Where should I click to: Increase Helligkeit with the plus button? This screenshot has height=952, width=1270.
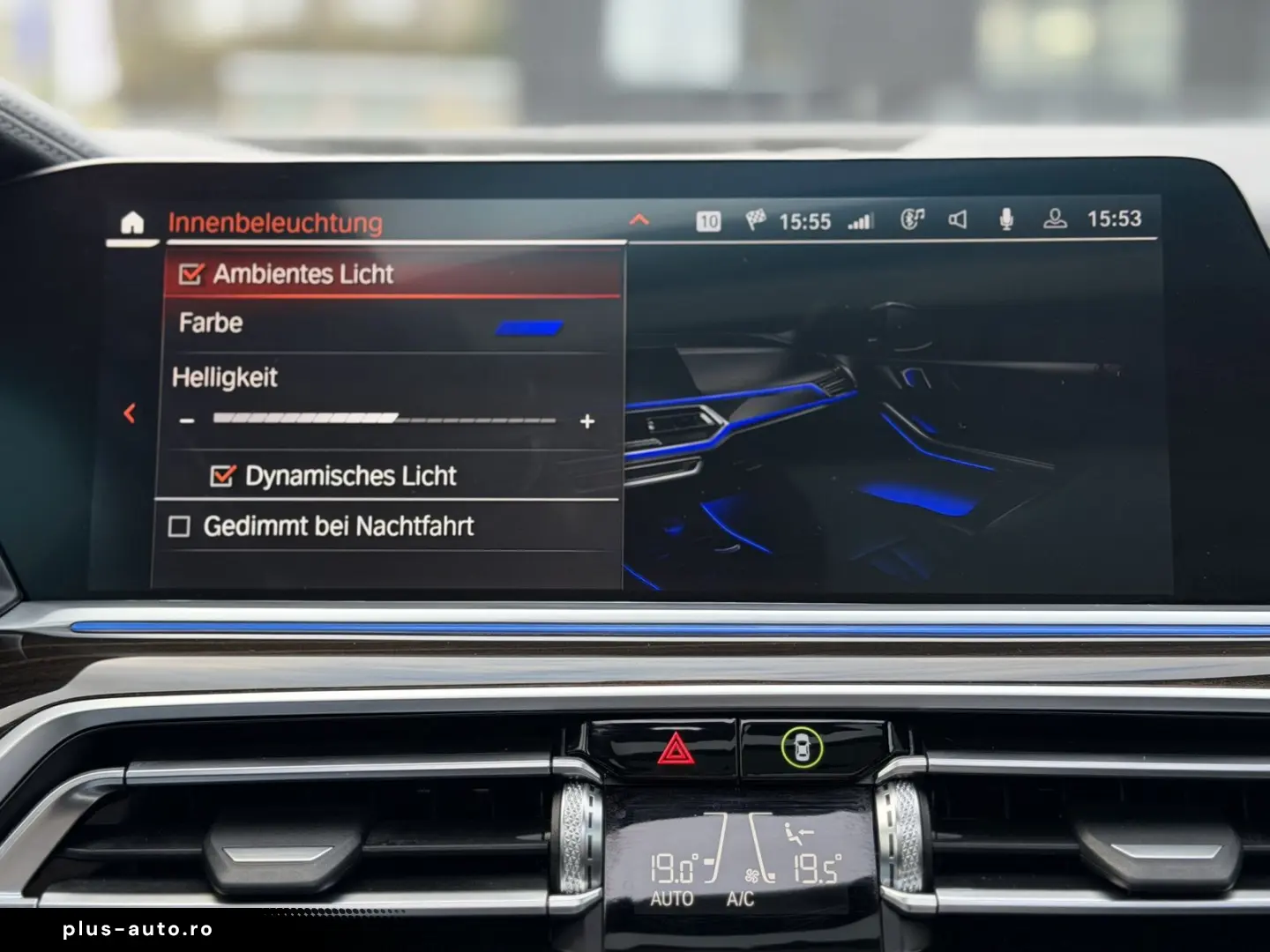[x=587, y=421]
